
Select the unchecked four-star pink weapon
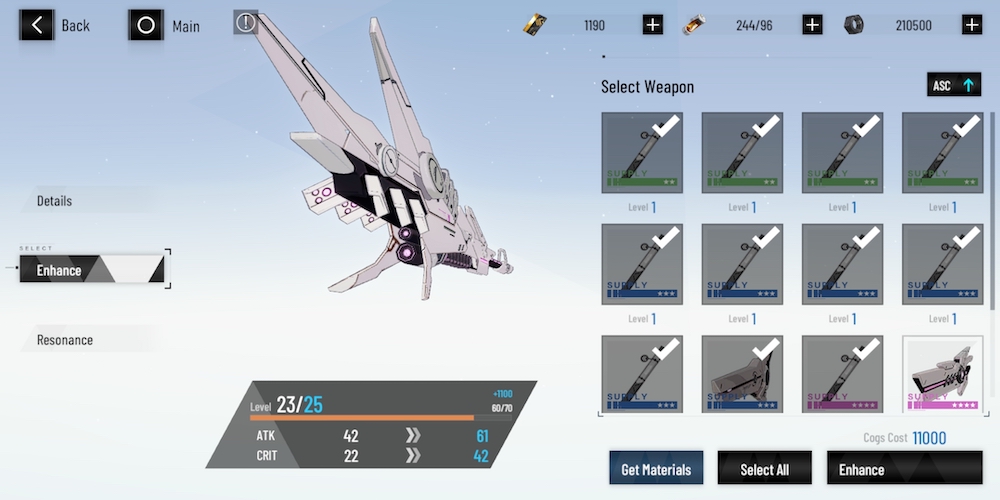point(943,375)
